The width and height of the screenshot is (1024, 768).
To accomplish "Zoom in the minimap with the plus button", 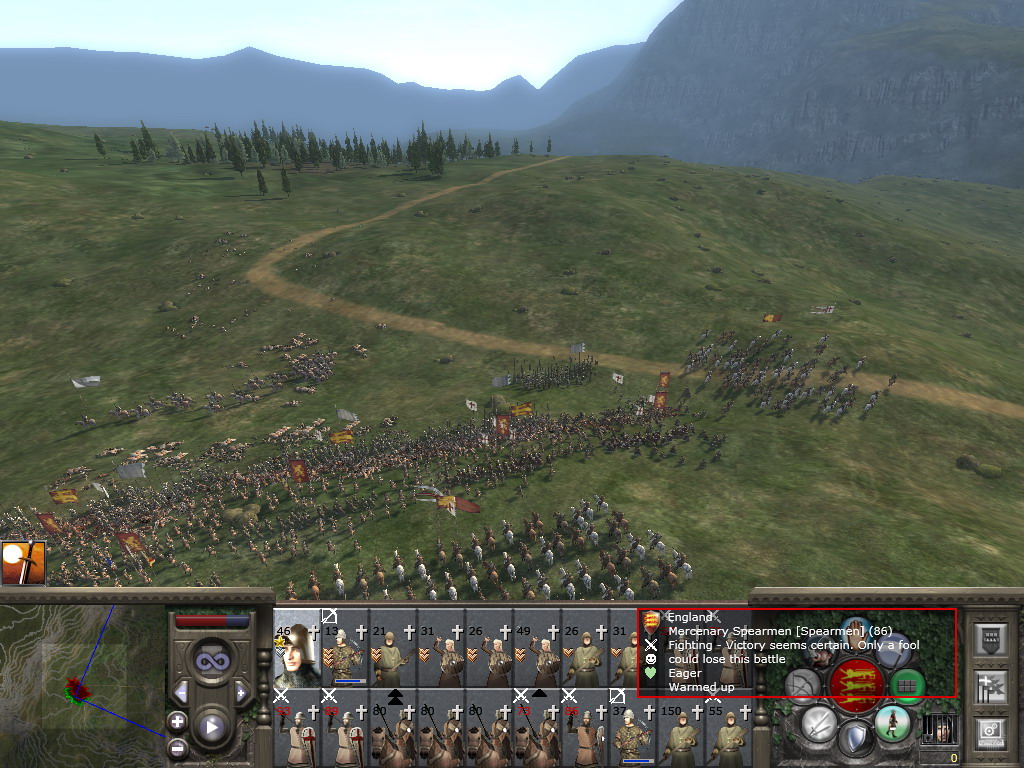I will 177,721.
